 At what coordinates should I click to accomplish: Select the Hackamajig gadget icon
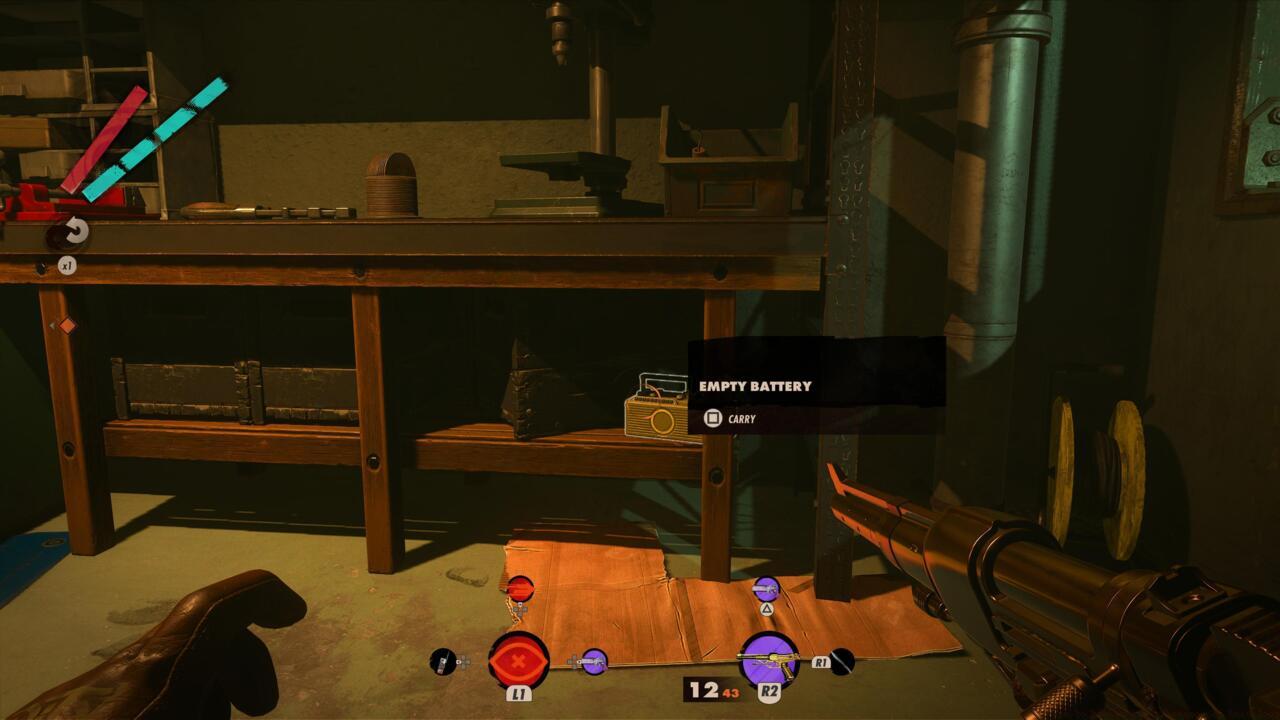click(442, 661)
